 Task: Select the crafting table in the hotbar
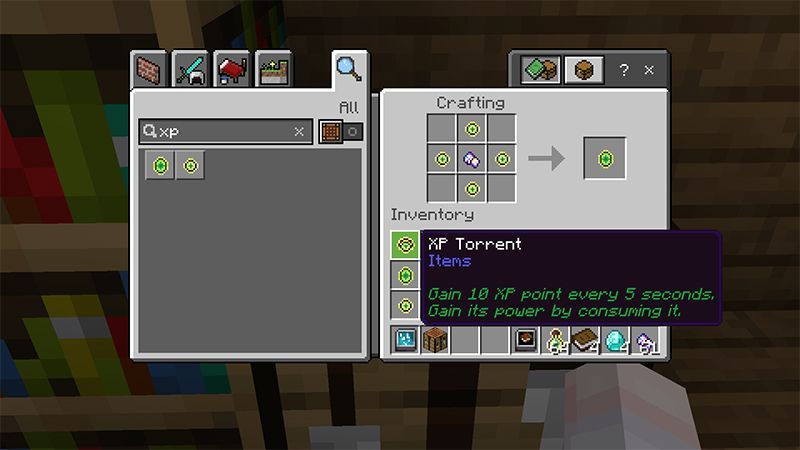click(x=435, y=340)
